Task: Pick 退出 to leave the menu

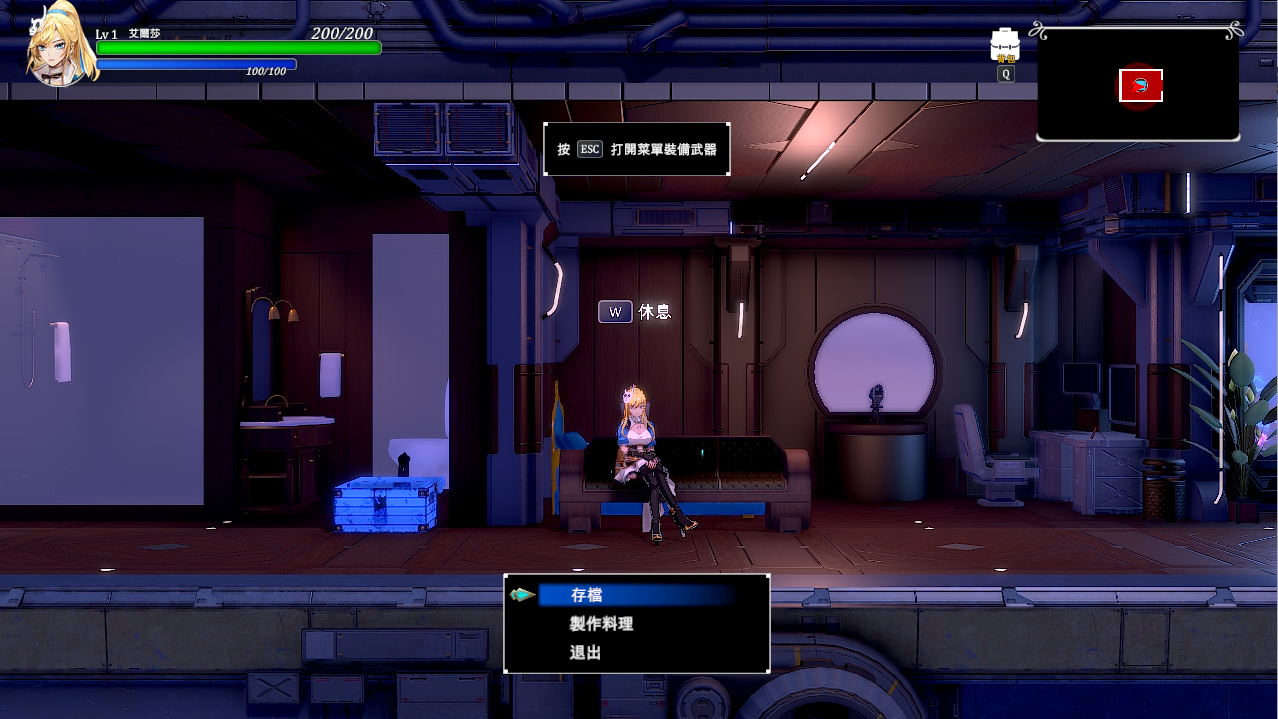Action: [586, 653]
